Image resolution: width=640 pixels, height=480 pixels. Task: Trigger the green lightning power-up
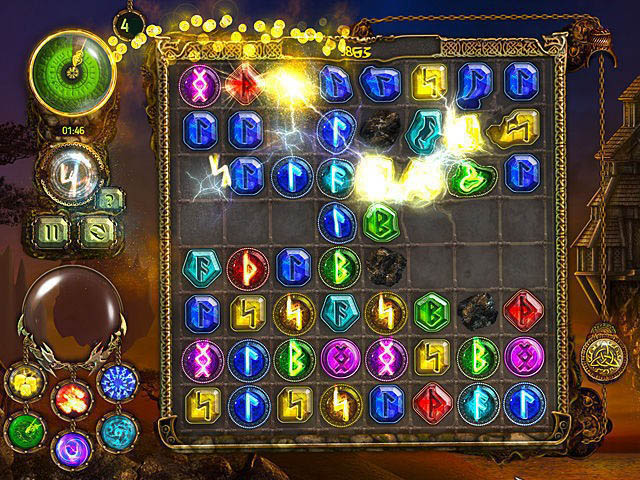click(x=24, y=430)
